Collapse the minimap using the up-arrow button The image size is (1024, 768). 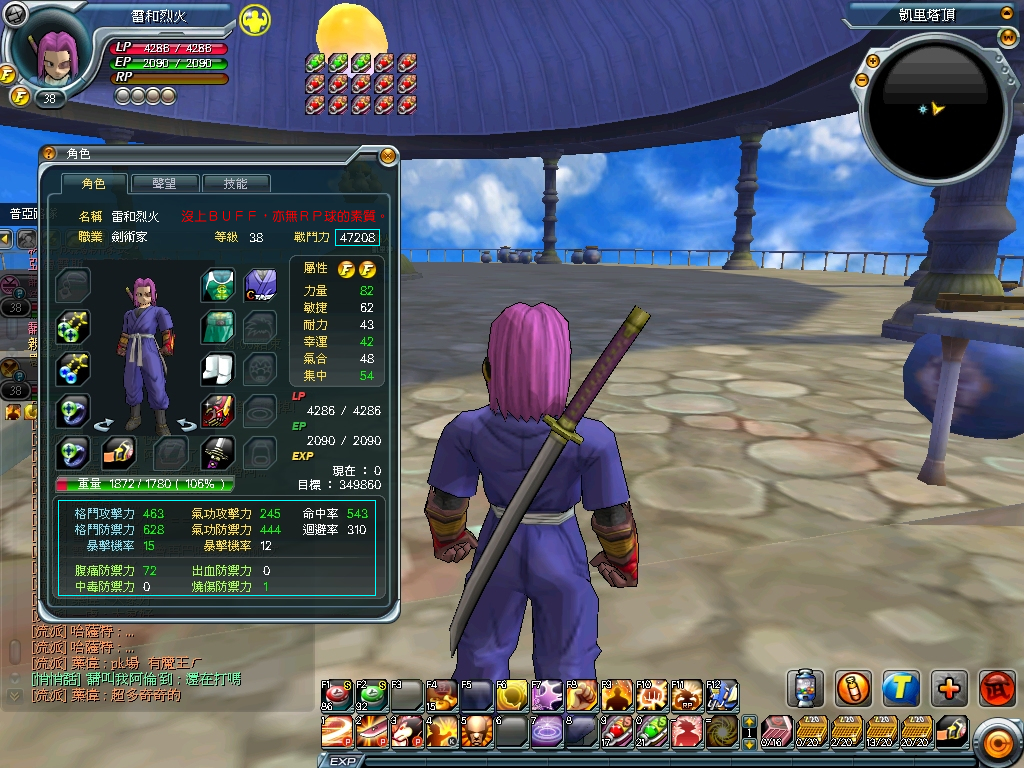click(x=1006, y=14)
